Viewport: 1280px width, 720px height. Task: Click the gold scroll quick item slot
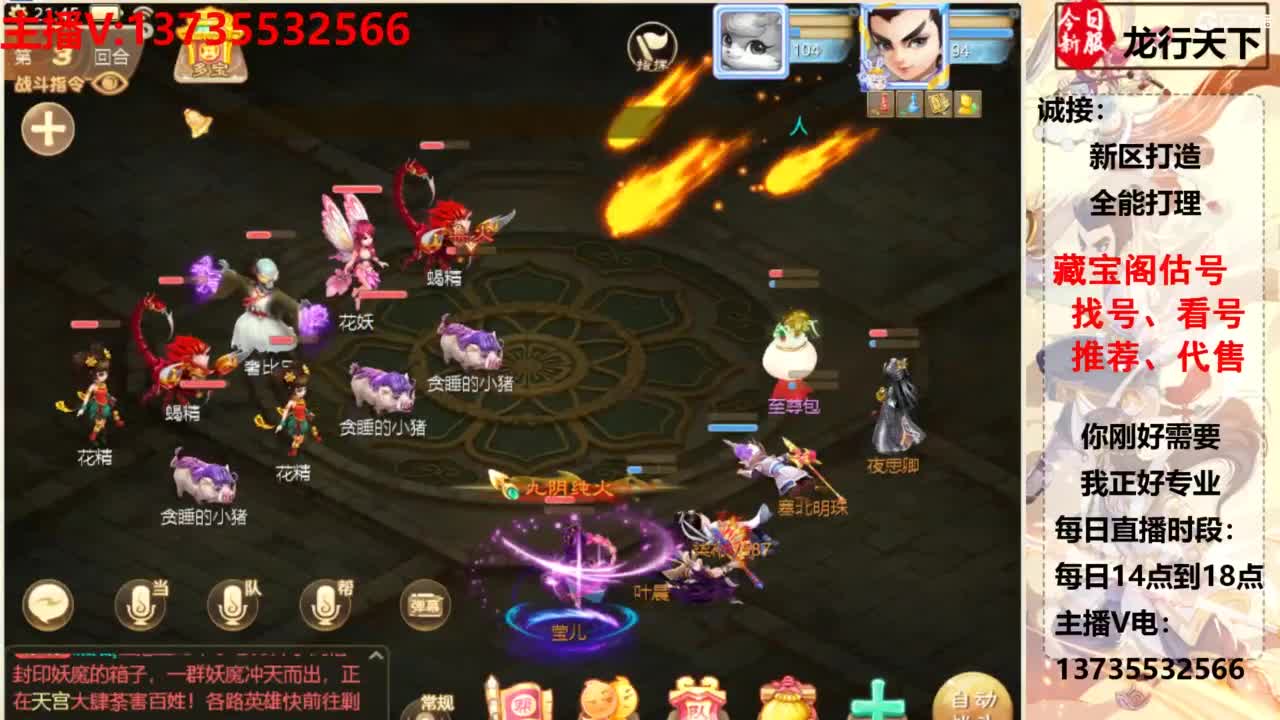click(x=938, y=103)
